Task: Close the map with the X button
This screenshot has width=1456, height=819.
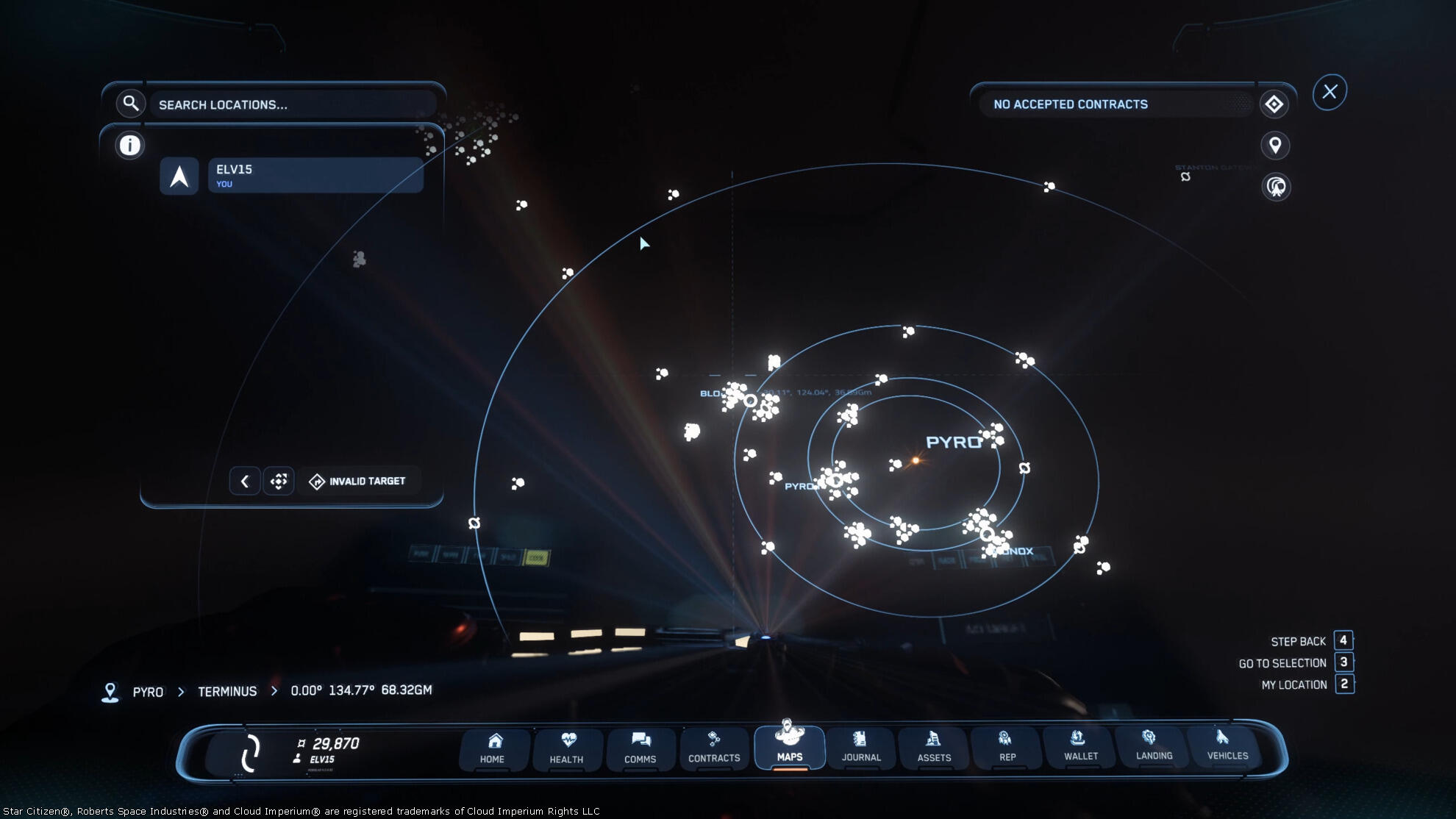Action: [1330, 92]
